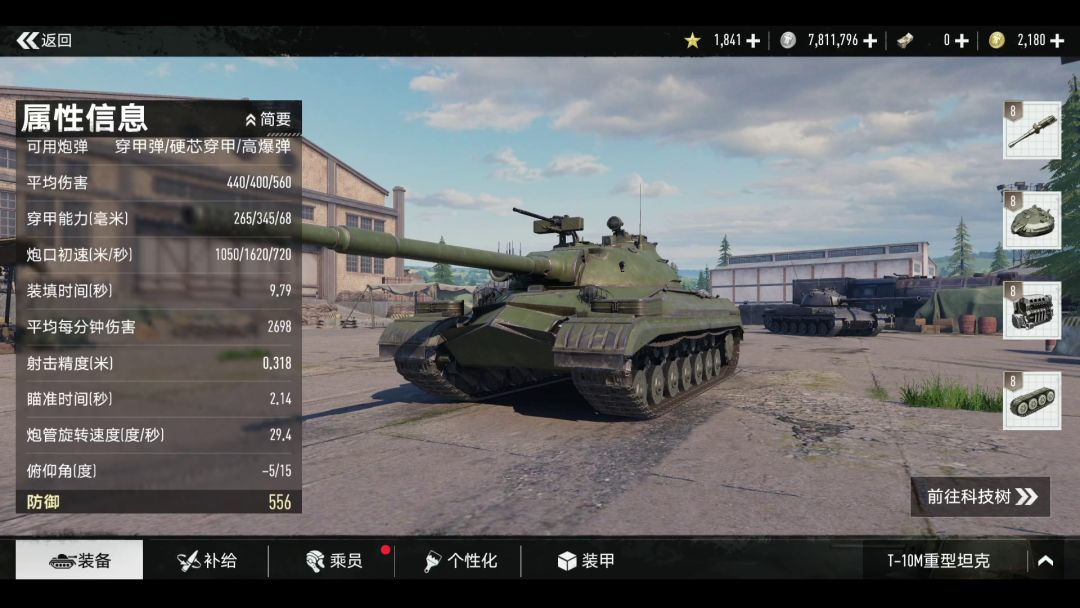Image resolution: width=1080 pixels, height=608 pixels.
Task: Select the gun module slot
Action: coord(1032,131)
